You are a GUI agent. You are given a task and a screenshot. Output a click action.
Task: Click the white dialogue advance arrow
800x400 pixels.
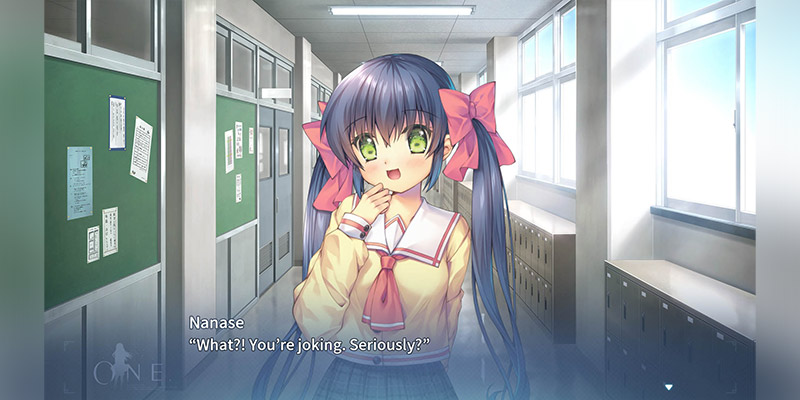tap(668, 385)
